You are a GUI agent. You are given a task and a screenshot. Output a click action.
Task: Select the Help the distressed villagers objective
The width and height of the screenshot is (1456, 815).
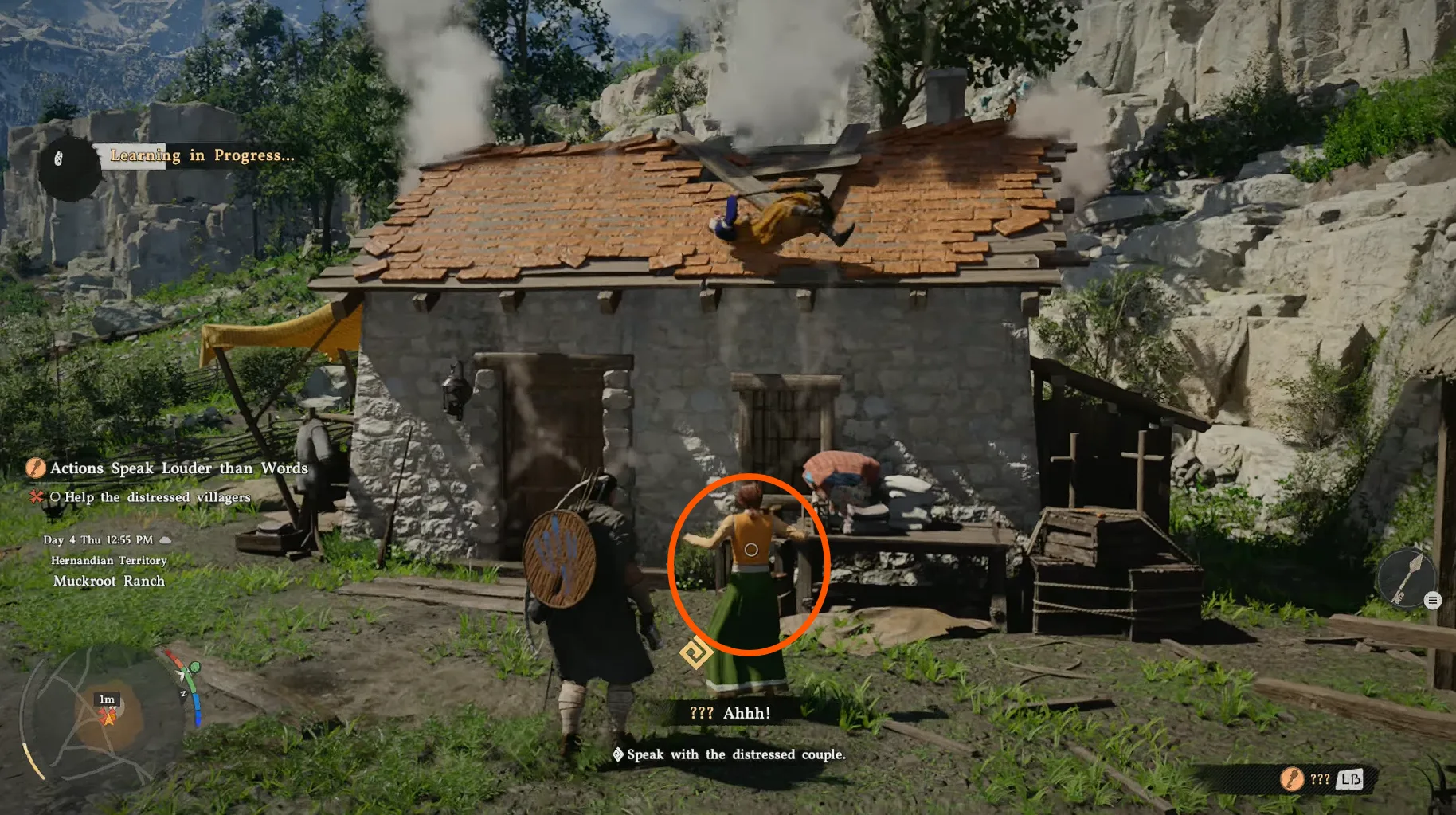tap(157, 497)
